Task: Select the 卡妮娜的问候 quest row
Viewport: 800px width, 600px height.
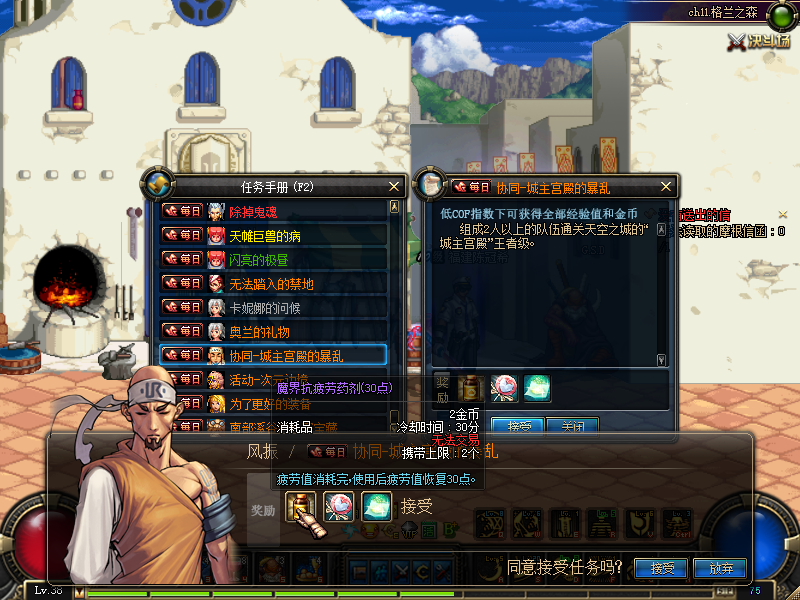Action: [x=272, y=307]
